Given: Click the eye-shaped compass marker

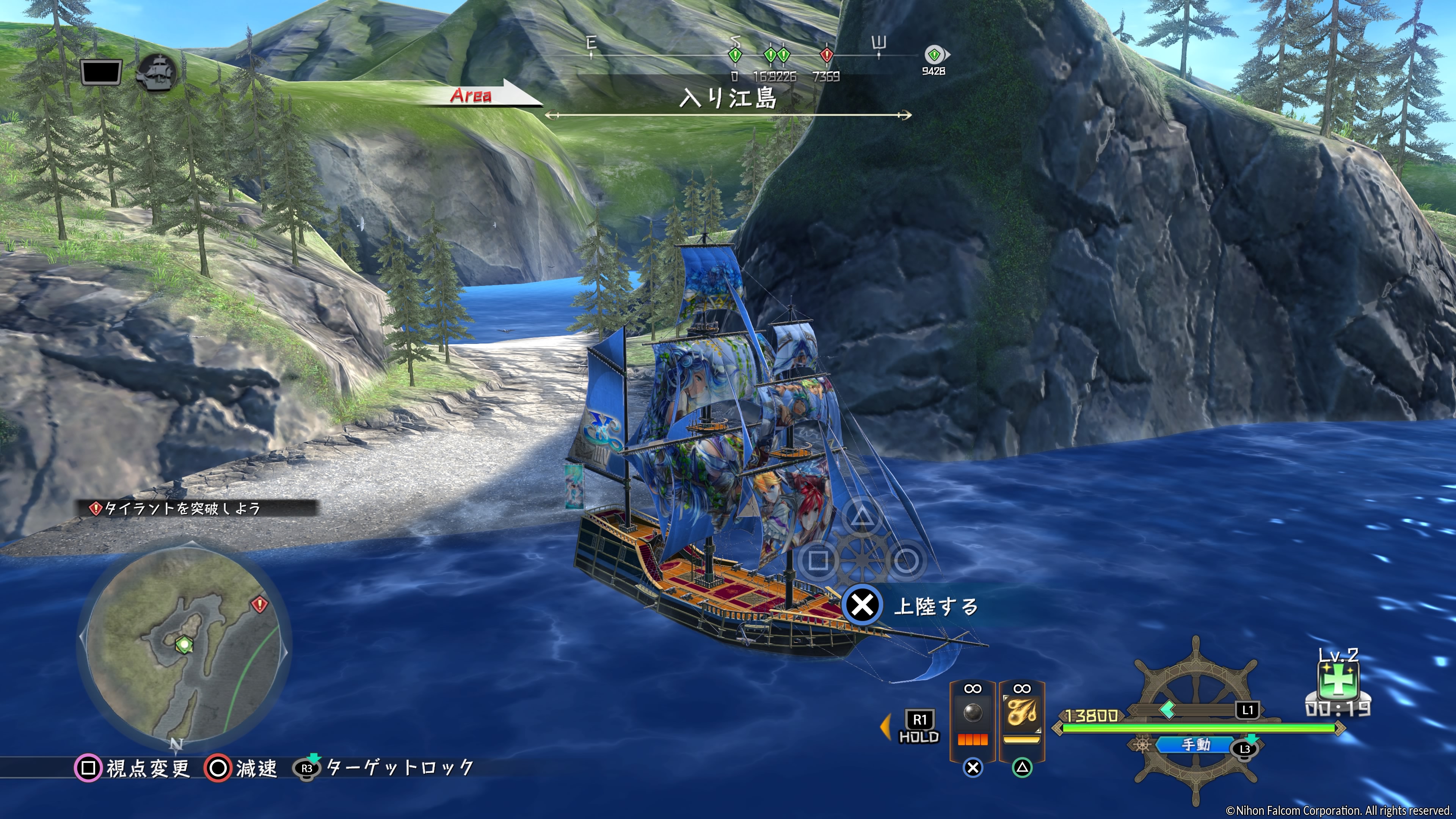Looking at the screenshot, I should point(935,55).
